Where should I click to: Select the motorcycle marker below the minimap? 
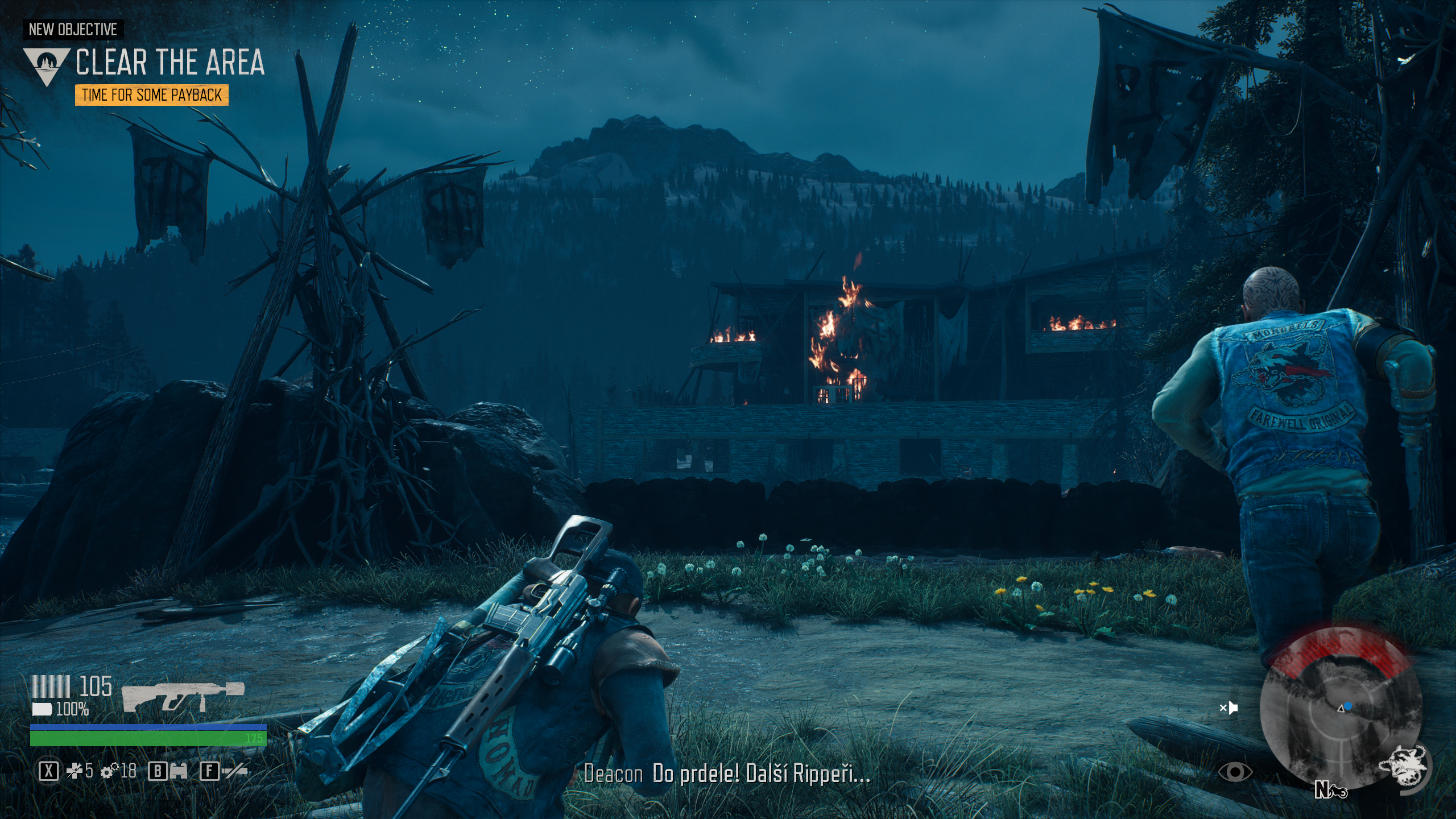[x=1338, y=791]
